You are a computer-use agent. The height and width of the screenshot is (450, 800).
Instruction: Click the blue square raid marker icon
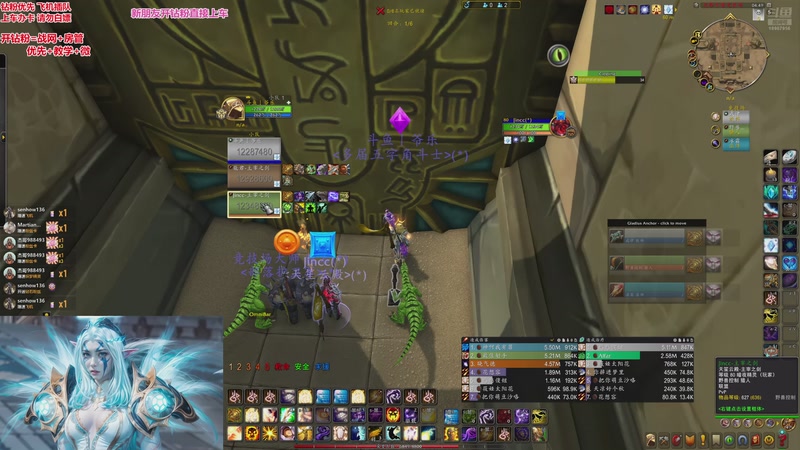[321, 244]
